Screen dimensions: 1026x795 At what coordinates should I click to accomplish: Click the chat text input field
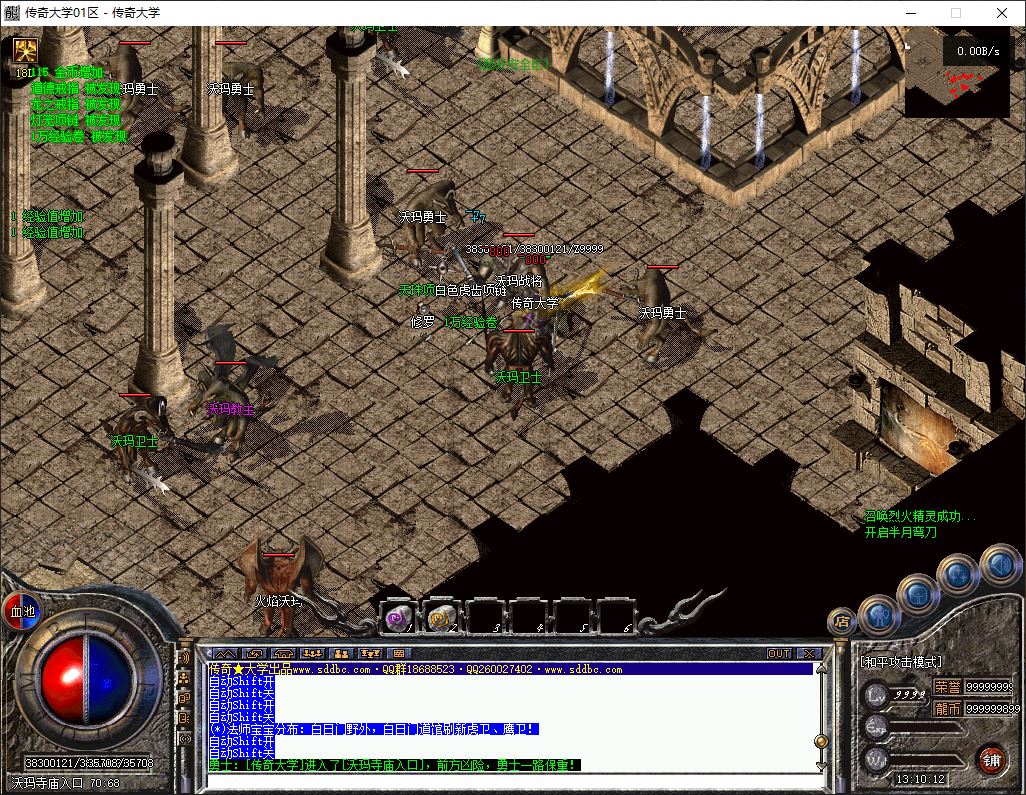pyautogui.click(x=500, y=779)
